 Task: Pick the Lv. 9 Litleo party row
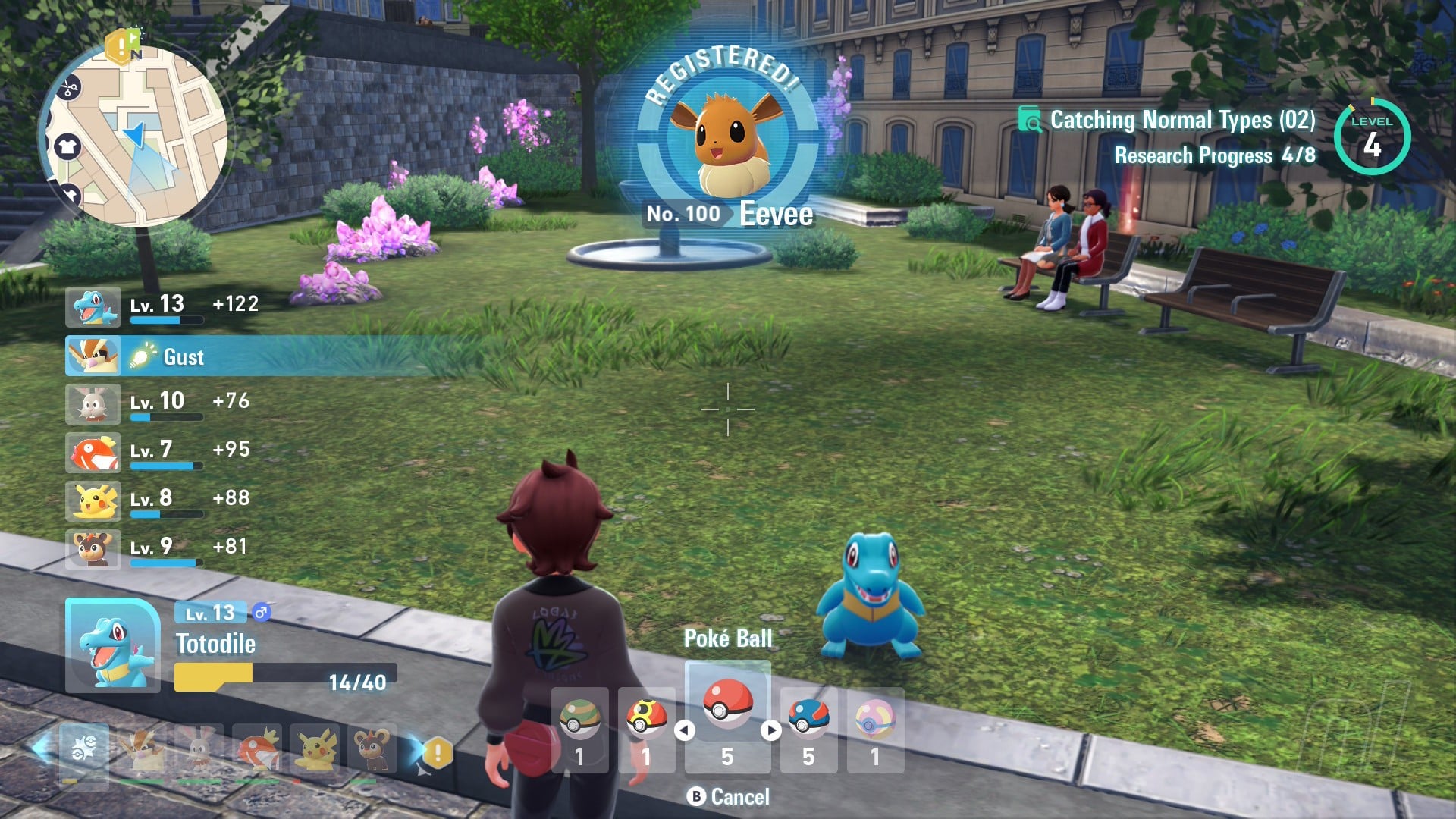tap(159, 549)
